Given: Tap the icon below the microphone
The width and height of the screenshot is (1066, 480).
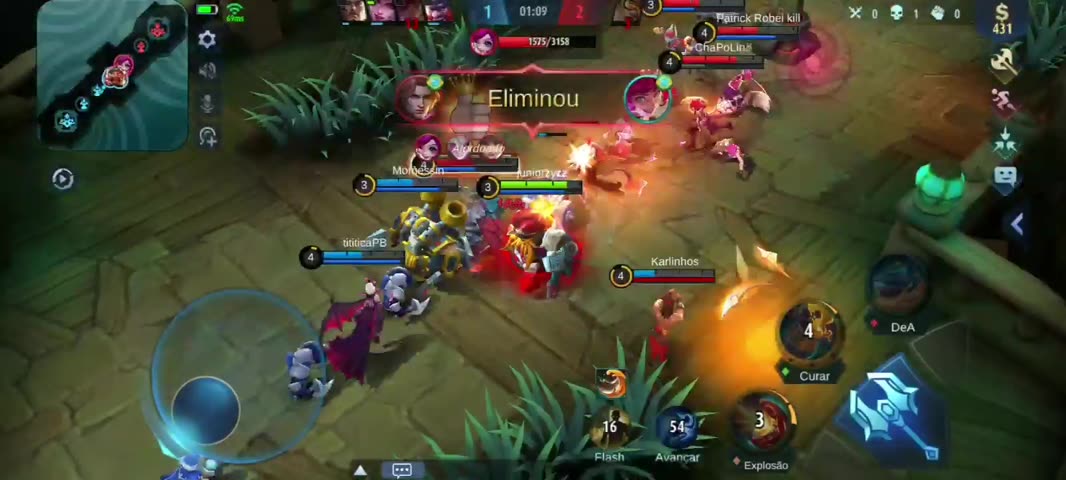Looking at the screenshot, I should 208,137.
